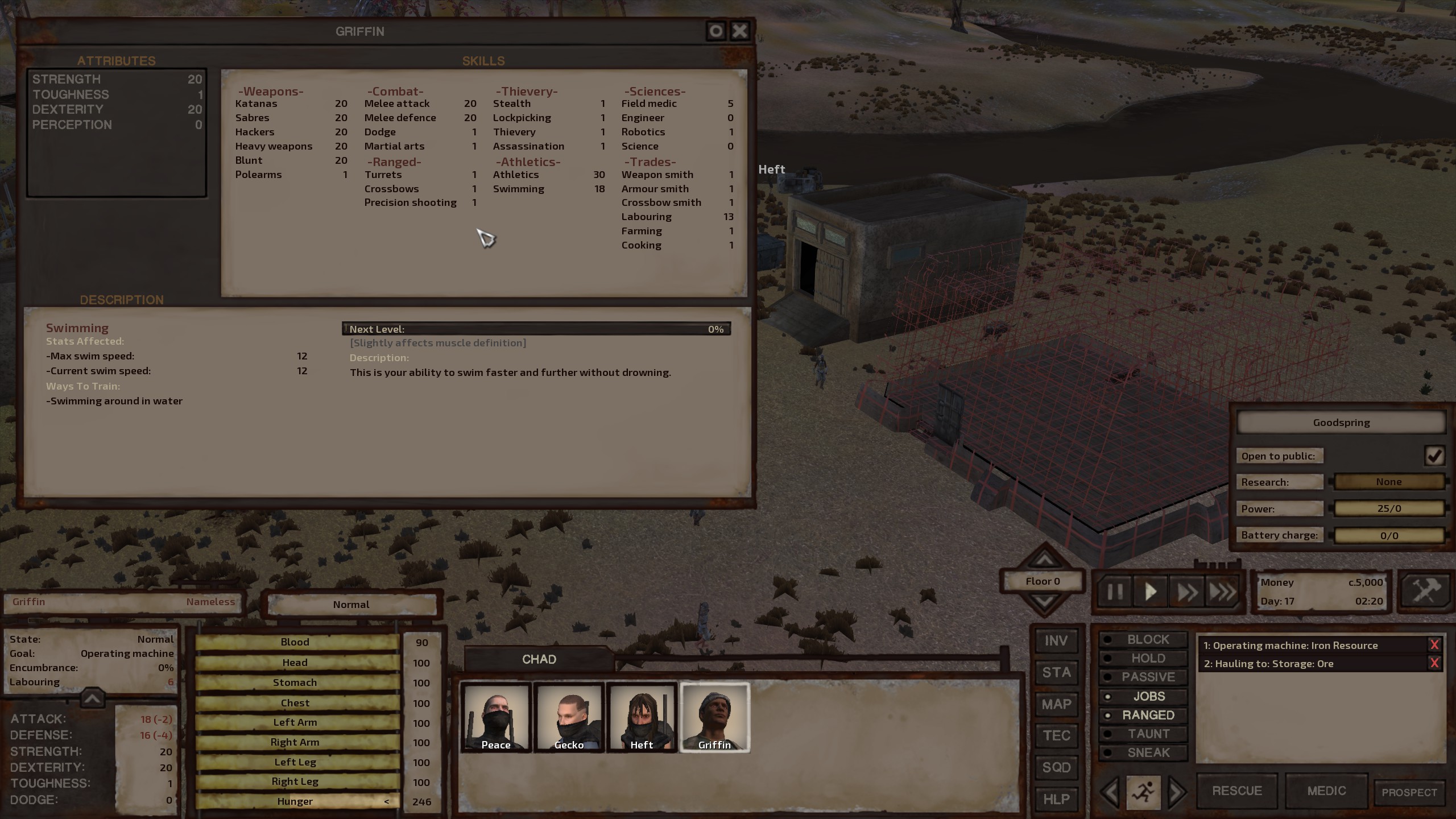The height and width of the screenshot is (819, 1456).
Task: Select the CHAD squad tab
Action: 539,659
